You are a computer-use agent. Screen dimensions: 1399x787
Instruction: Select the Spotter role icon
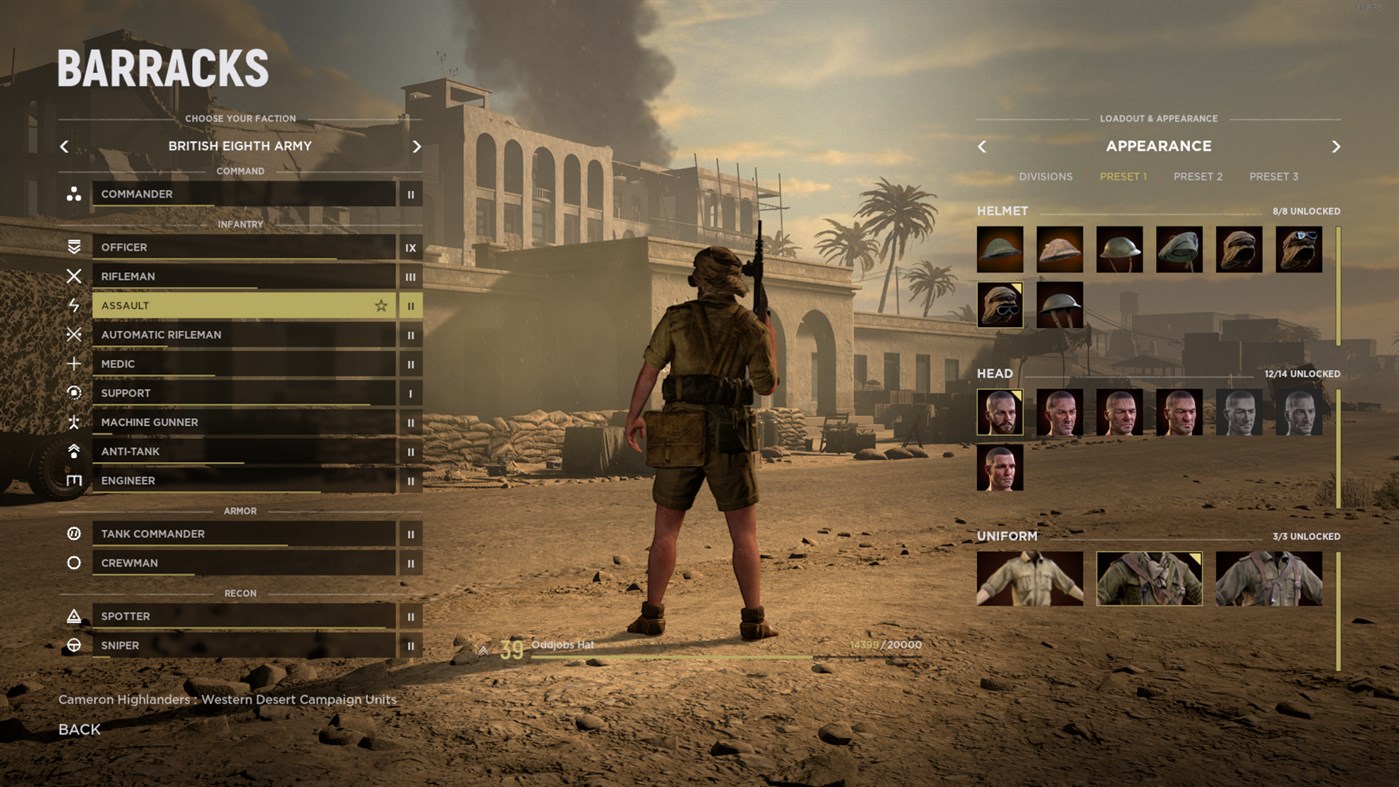pyautogui.click(x=72, y=616)
